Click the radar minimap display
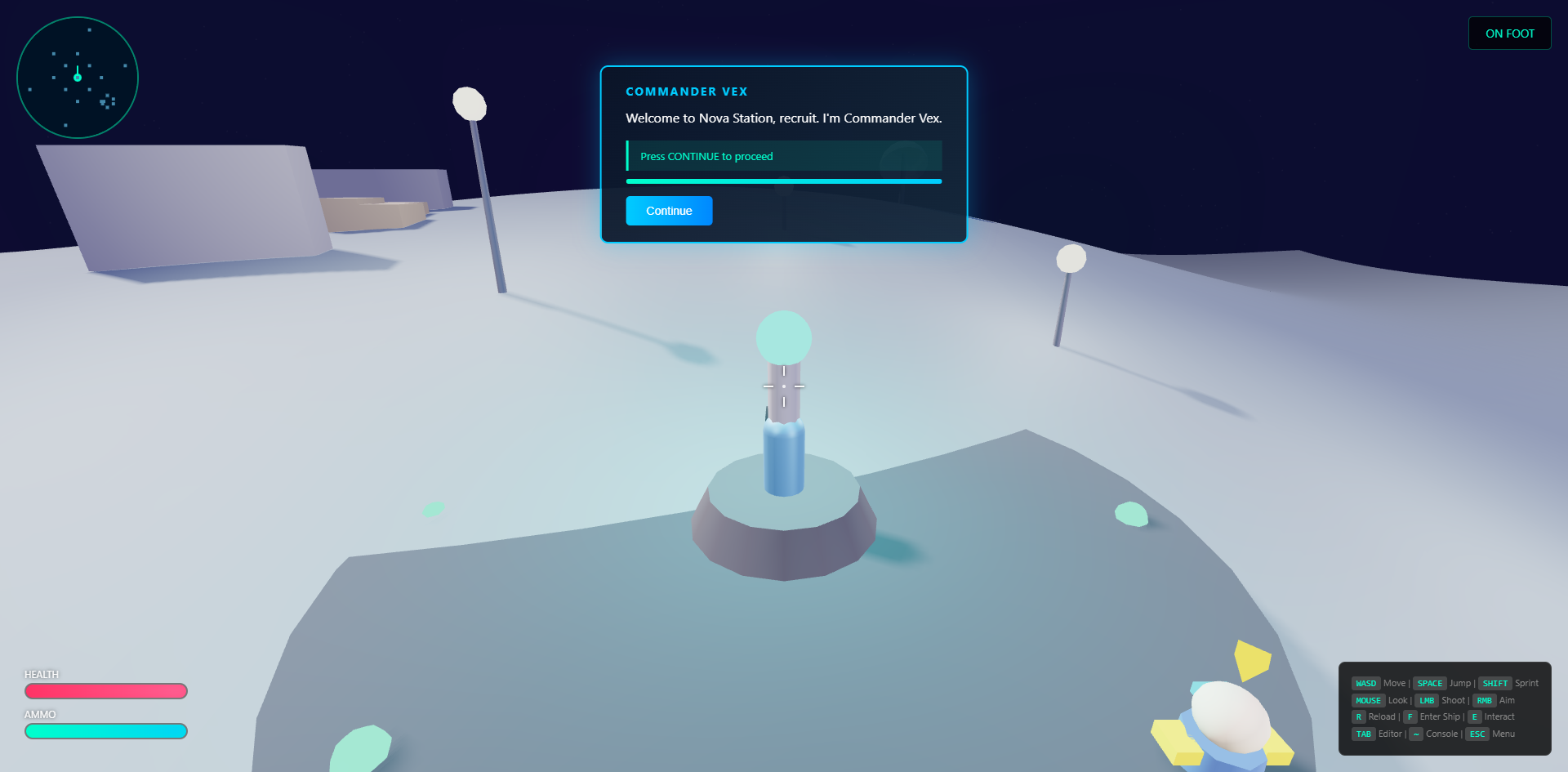 (78, 77)
